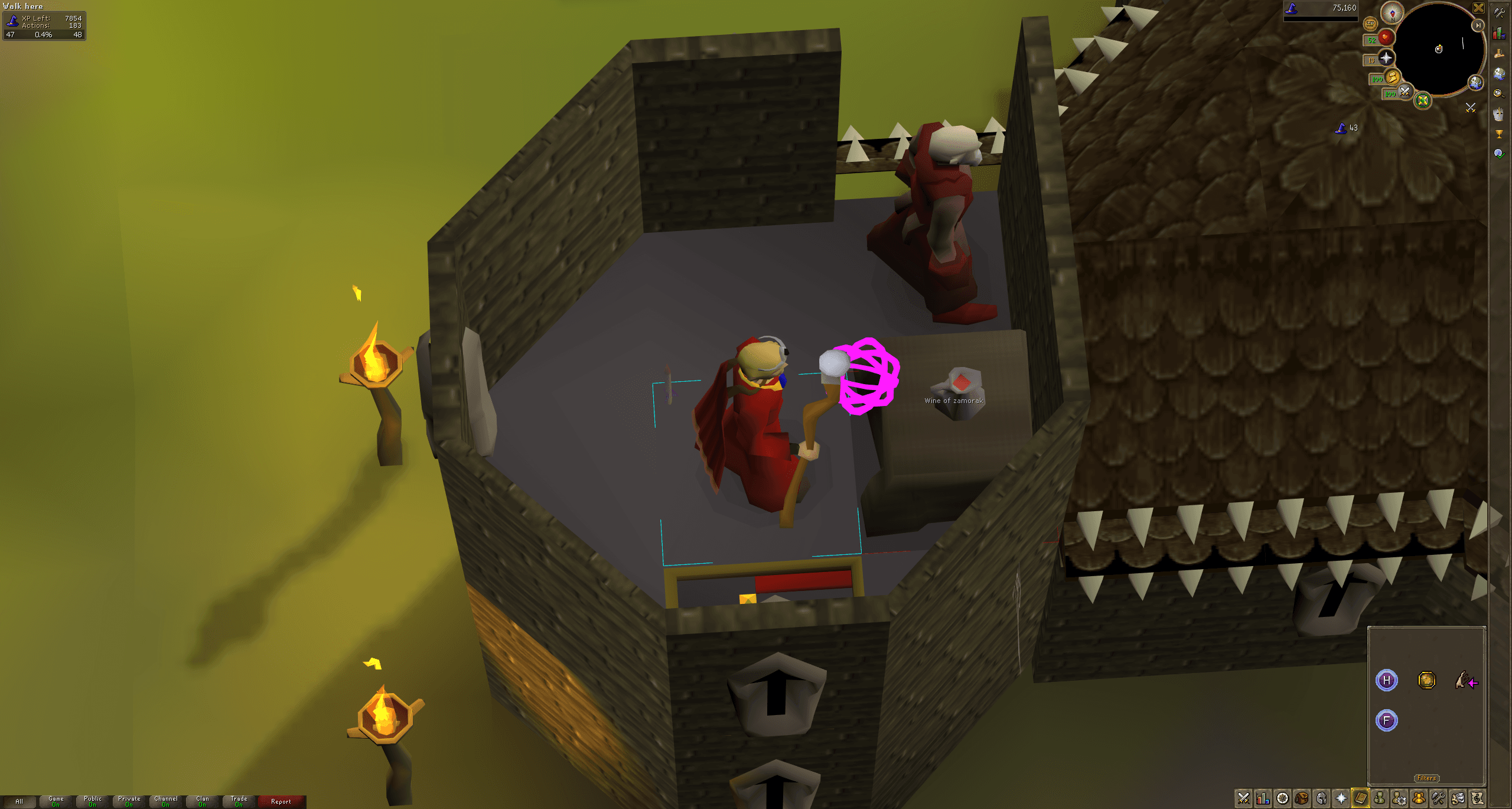Click the H player marker in the panel
Viewport: 1512px width, 809px height.
click(x=1386, y=680)
